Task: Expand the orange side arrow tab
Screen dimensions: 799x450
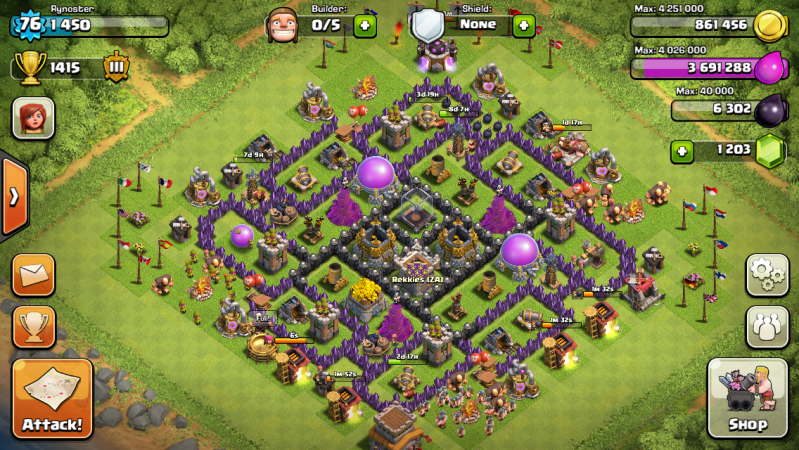Action: [13, 196]
